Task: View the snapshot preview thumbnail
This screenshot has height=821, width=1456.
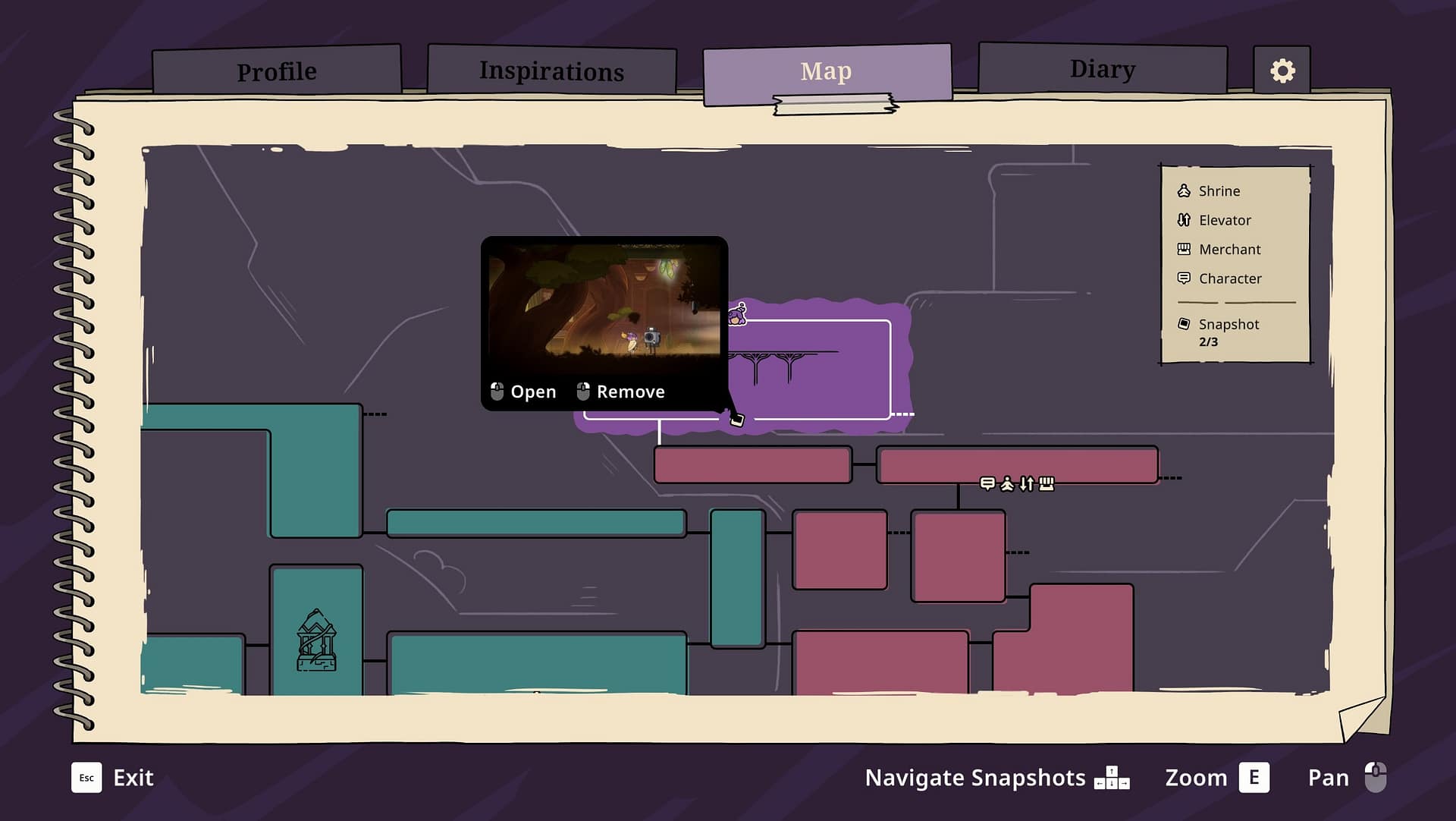Action: (604, 301)
